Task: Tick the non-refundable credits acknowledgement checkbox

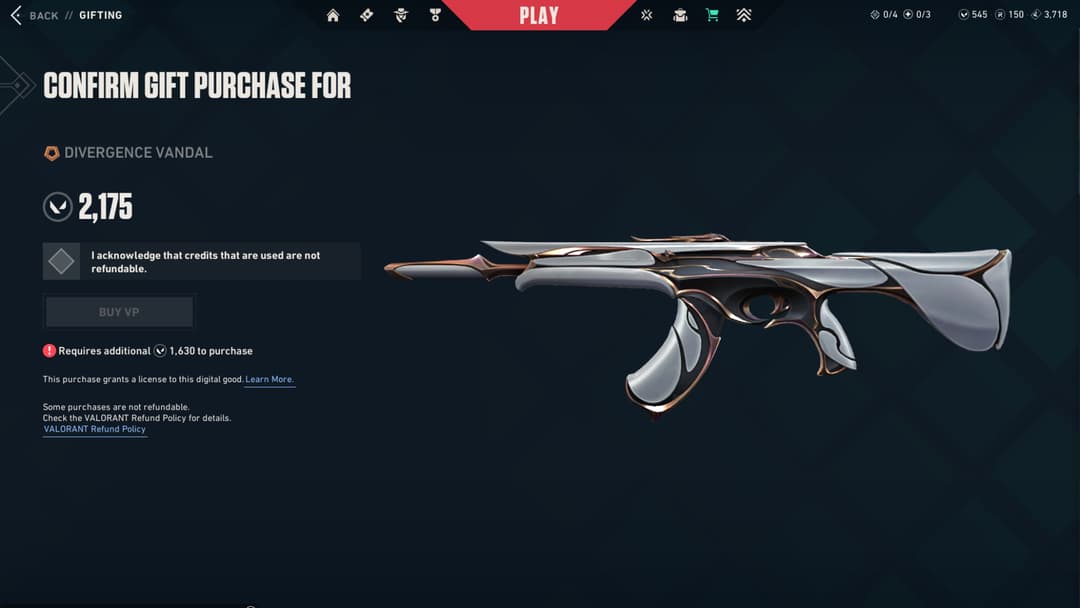Action: pyautogui.click(x=62, y=262)
